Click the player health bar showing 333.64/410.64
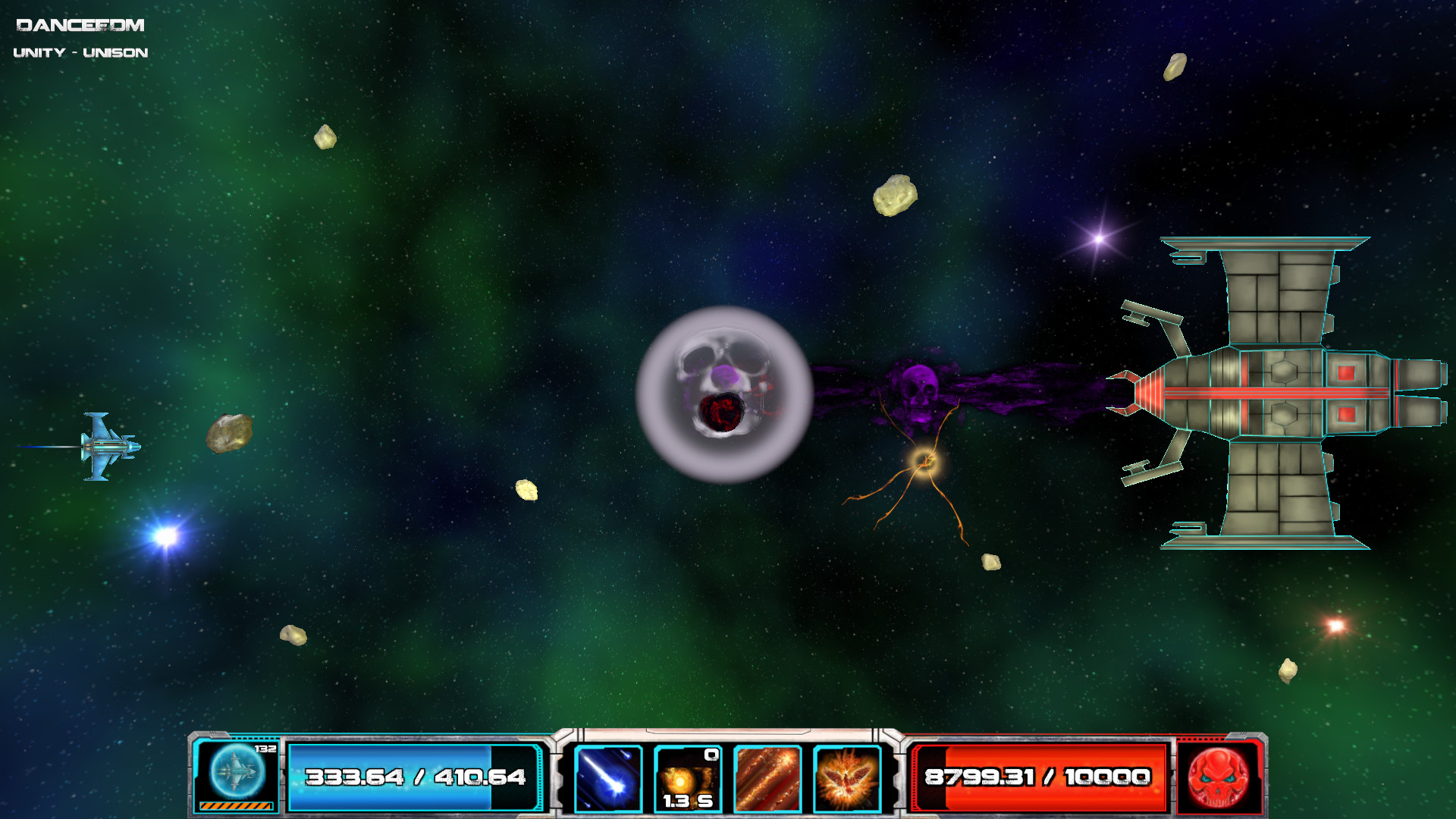Screen dimensions: 1456x819 (413, 777)
